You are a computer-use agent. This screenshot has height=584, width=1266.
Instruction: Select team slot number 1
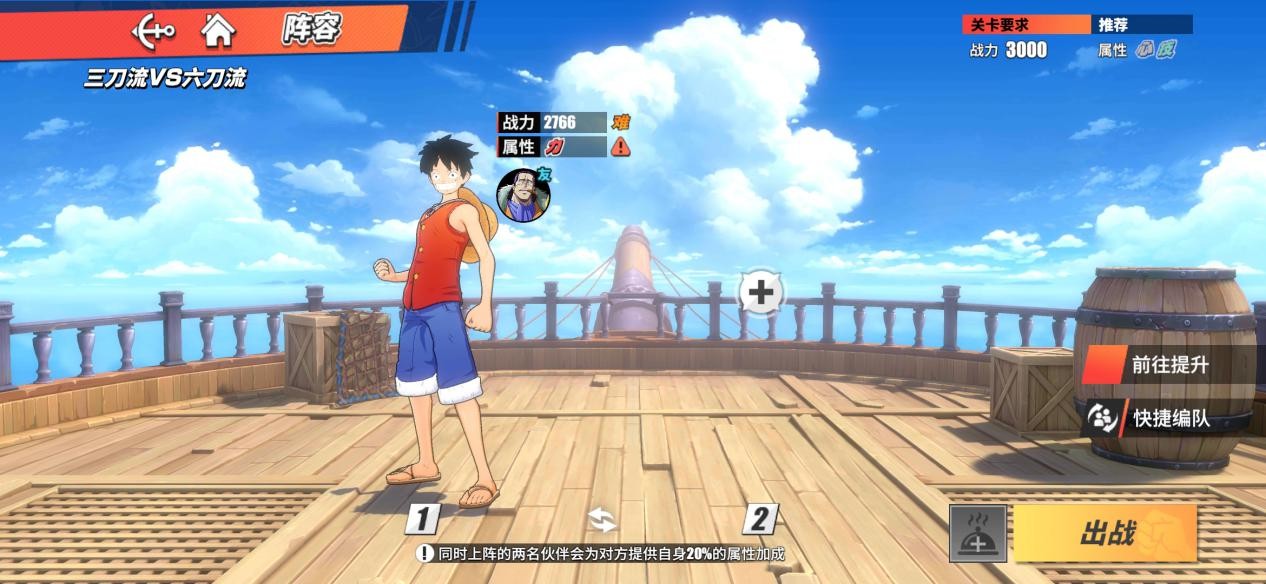coord(422,519)
